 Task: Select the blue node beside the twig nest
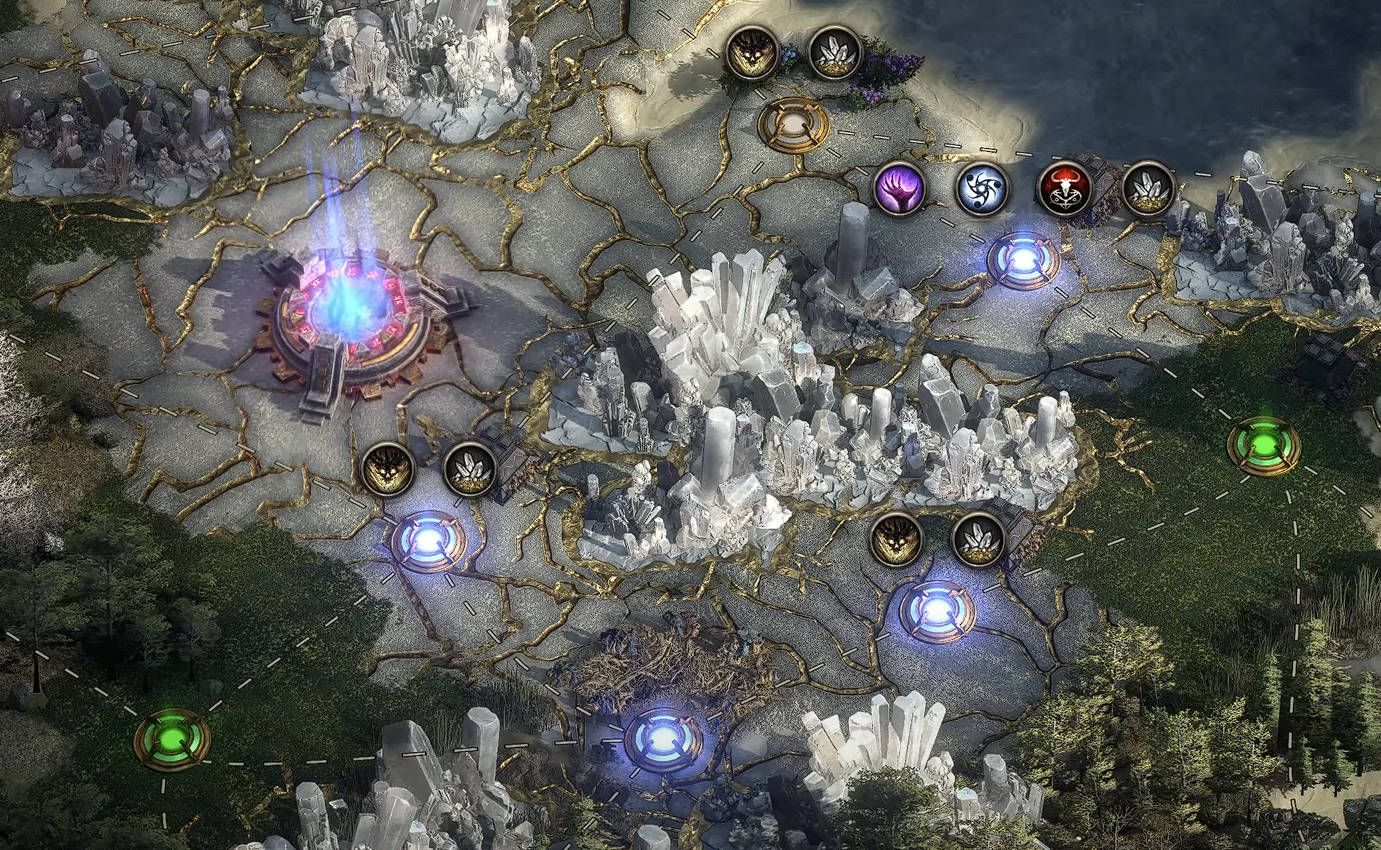tap(662, 740)
